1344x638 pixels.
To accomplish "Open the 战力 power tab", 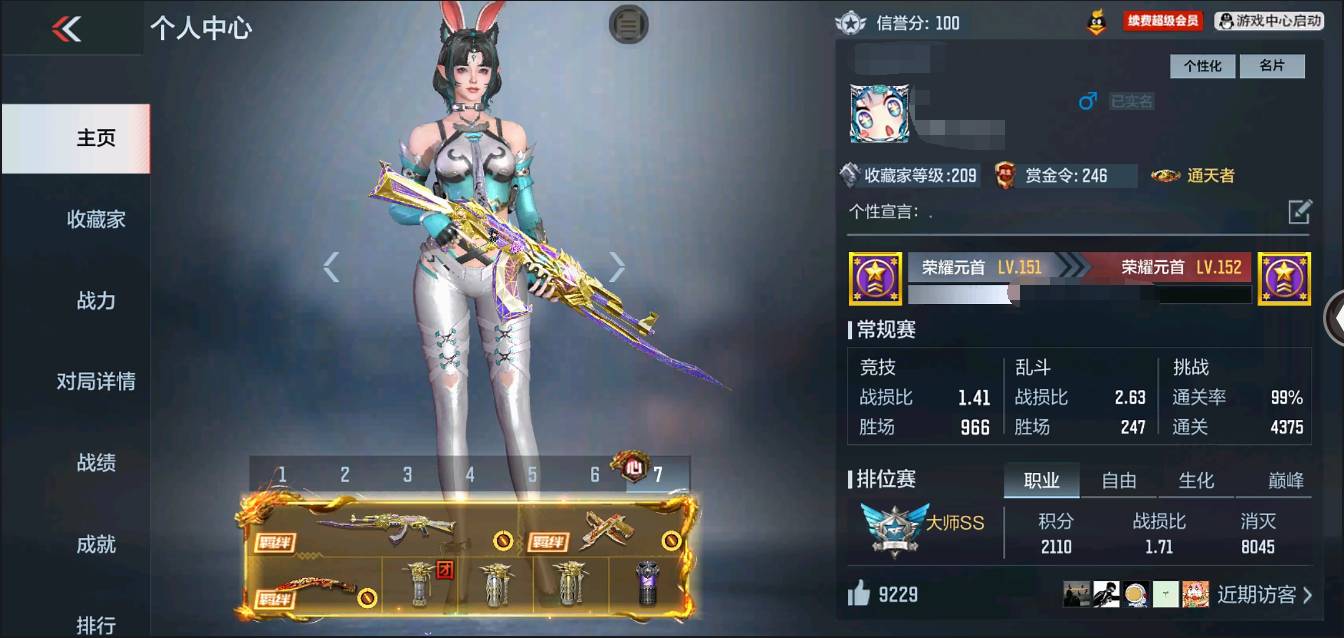I will (x=96, y=300).
